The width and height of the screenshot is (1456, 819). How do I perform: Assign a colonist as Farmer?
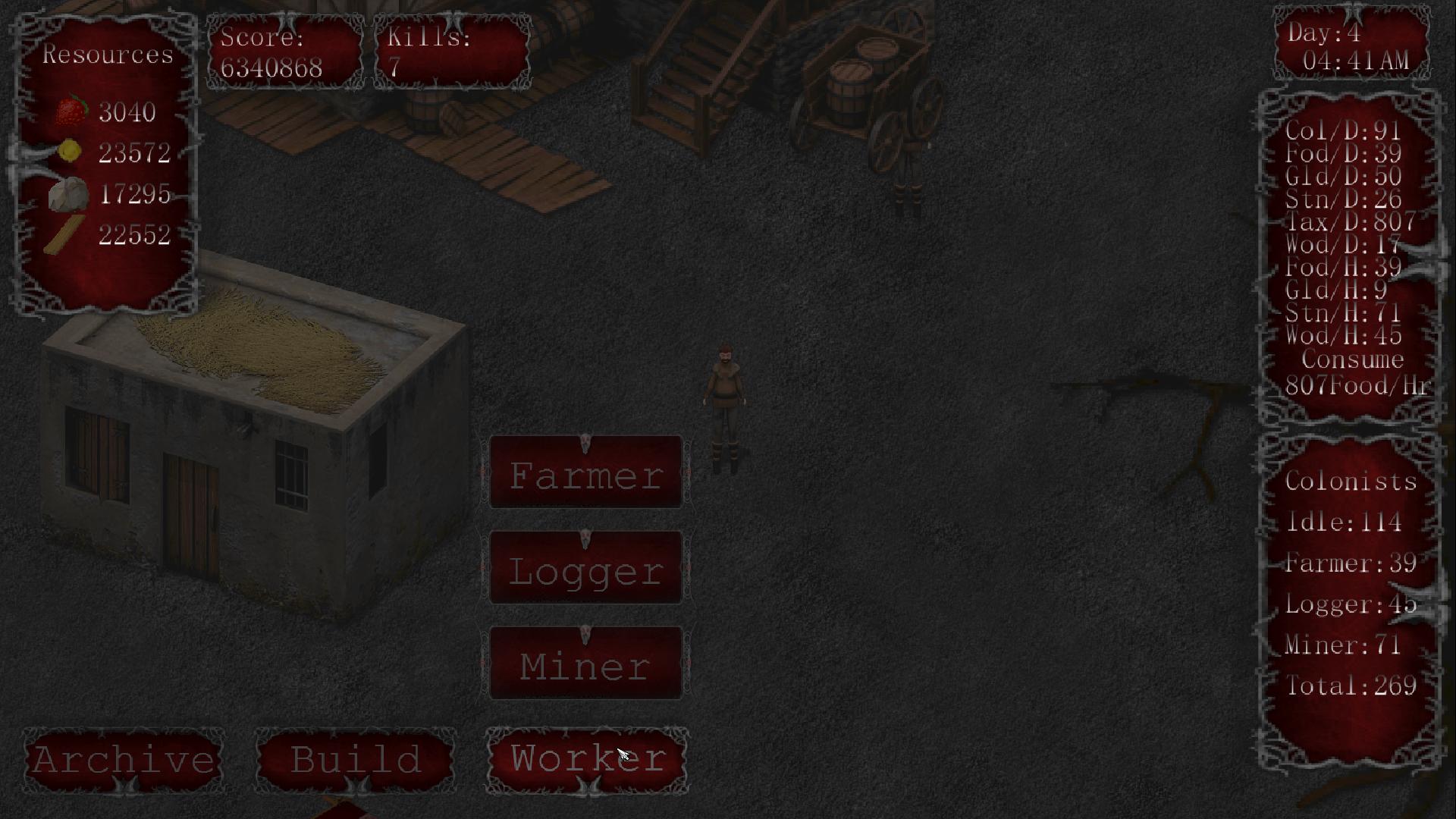click(585, 475)
